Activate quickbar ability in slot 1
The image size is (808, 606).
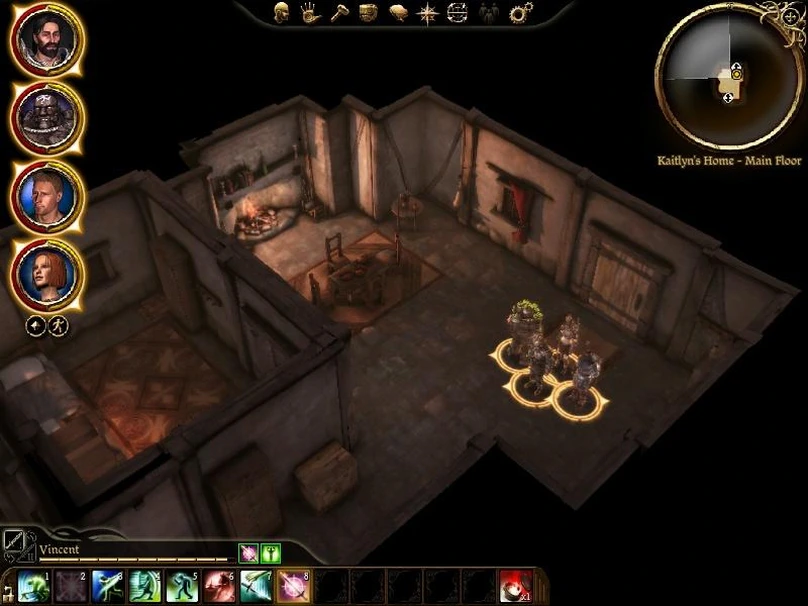point(33,585)
